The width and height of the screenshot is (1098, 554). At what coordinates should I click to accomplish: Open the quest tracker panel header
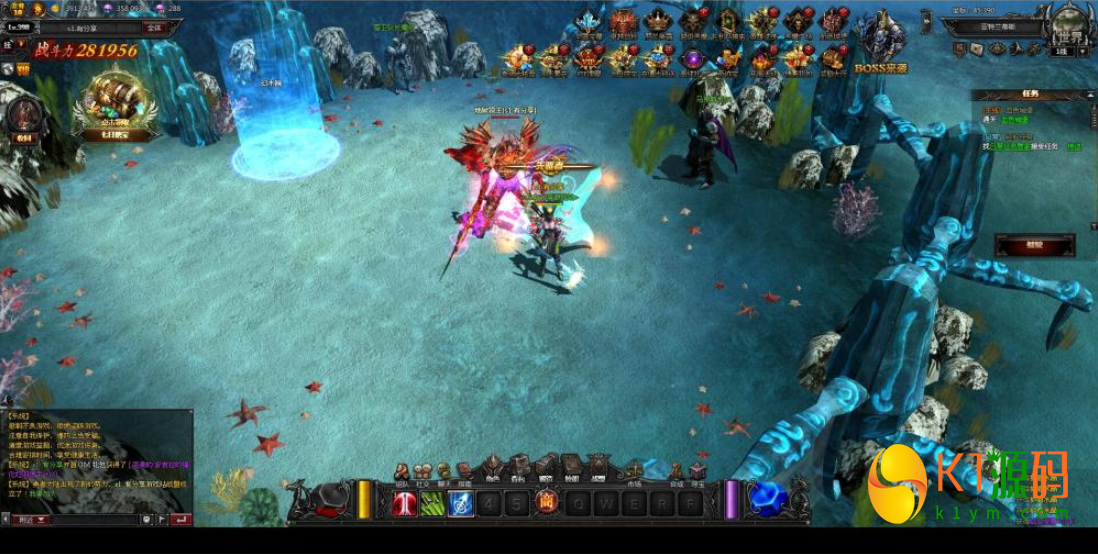[x=1030, y=95]
